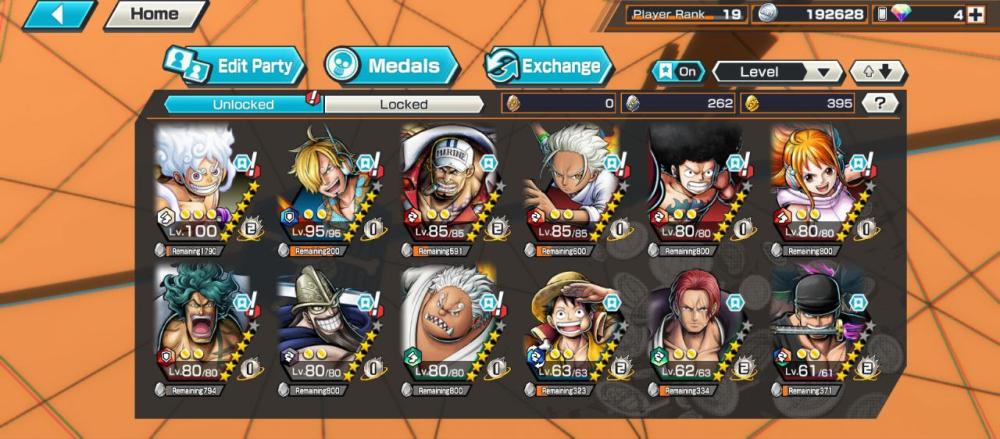The height and width of the screenshot is (439, 1000).
Task: Return to the Home screen
Action: click(x=154, y=15)
